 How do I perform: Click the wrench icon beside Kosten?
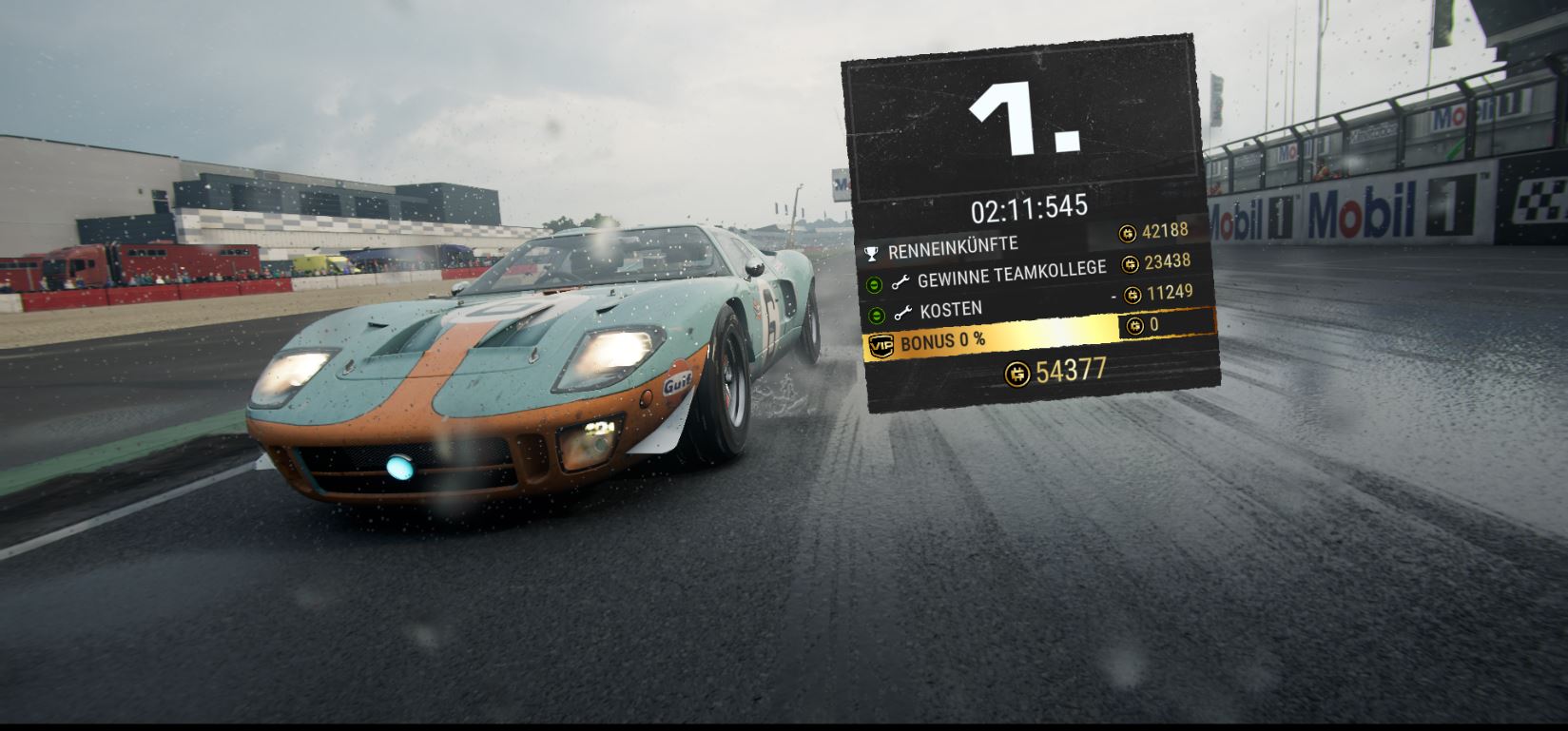click(x=902, y=312)
